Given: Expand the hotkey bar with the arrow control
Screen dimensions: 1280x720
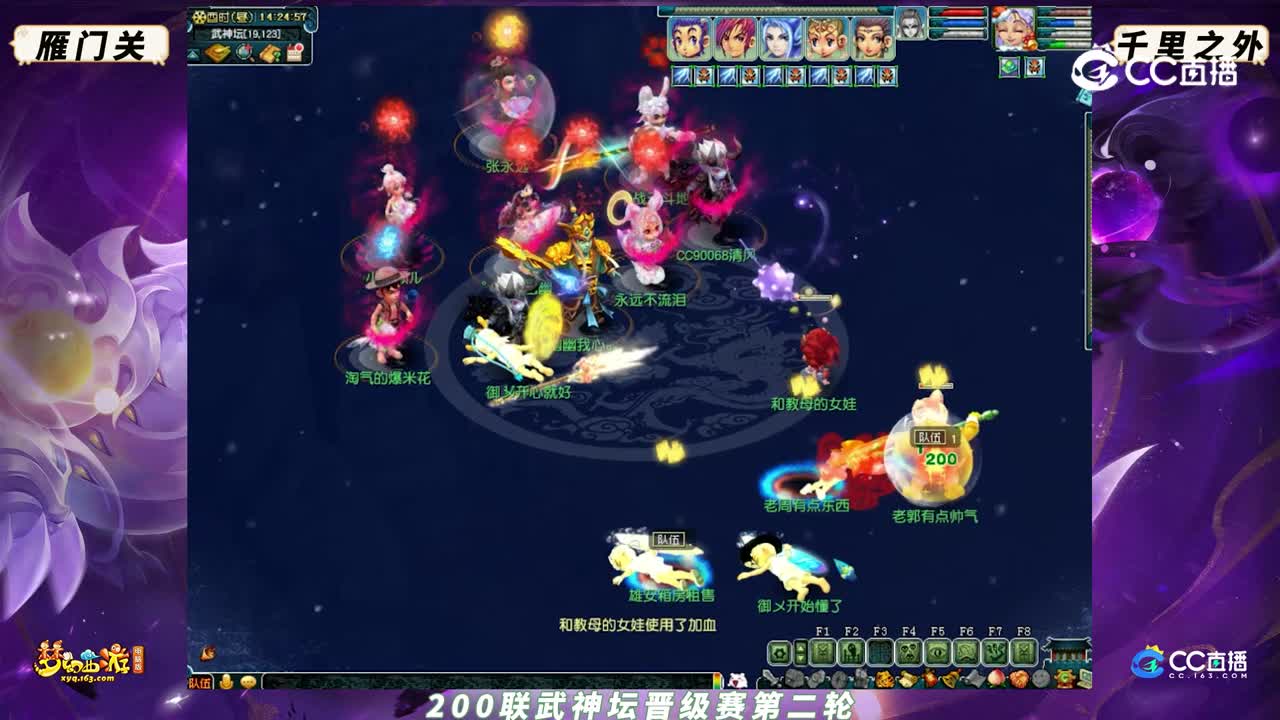Looking at the screenshot, I should click(800, 653).
